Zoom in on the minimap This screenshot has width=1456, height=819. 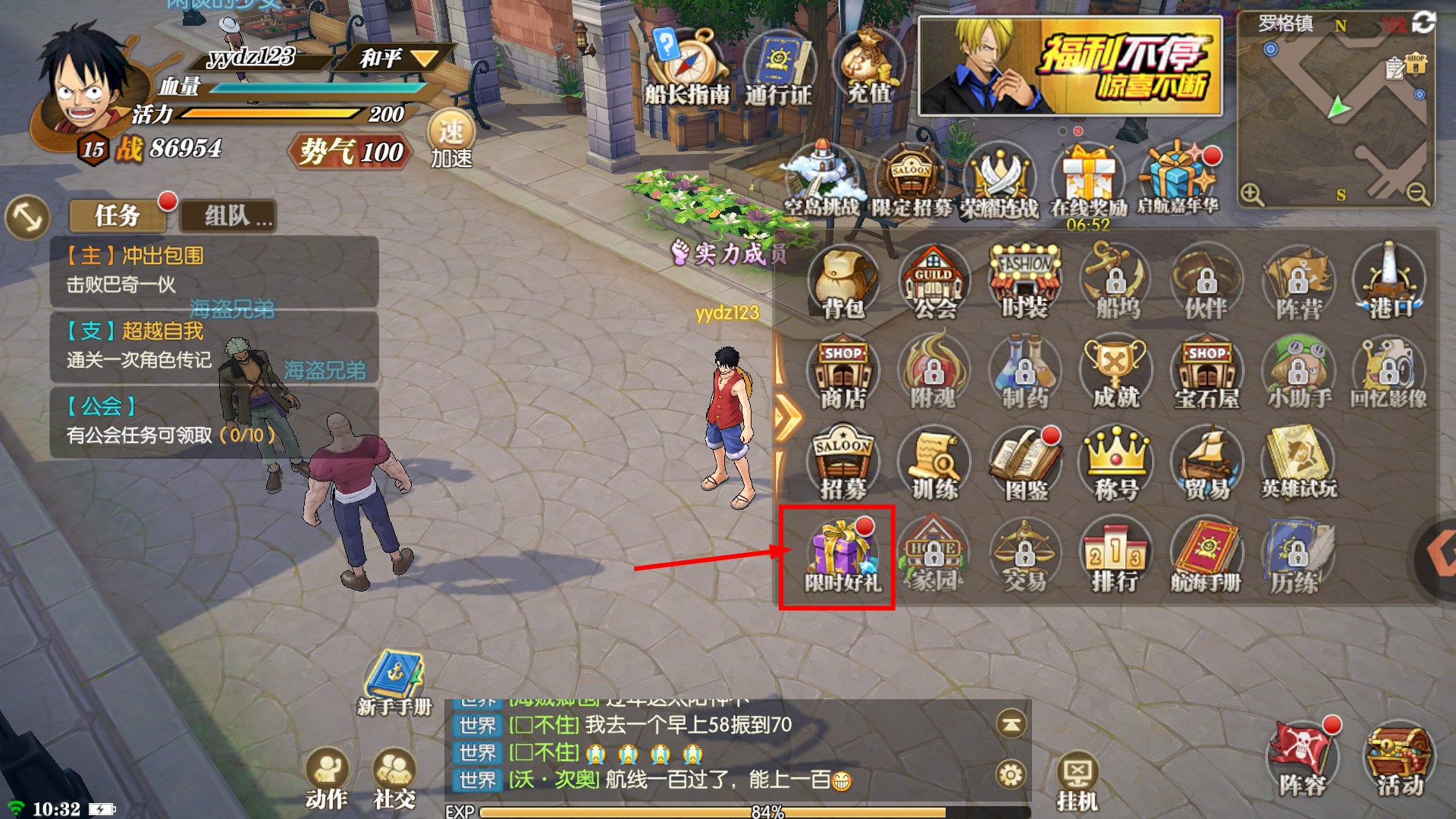pyautogui.click(x=1252, y=195)
